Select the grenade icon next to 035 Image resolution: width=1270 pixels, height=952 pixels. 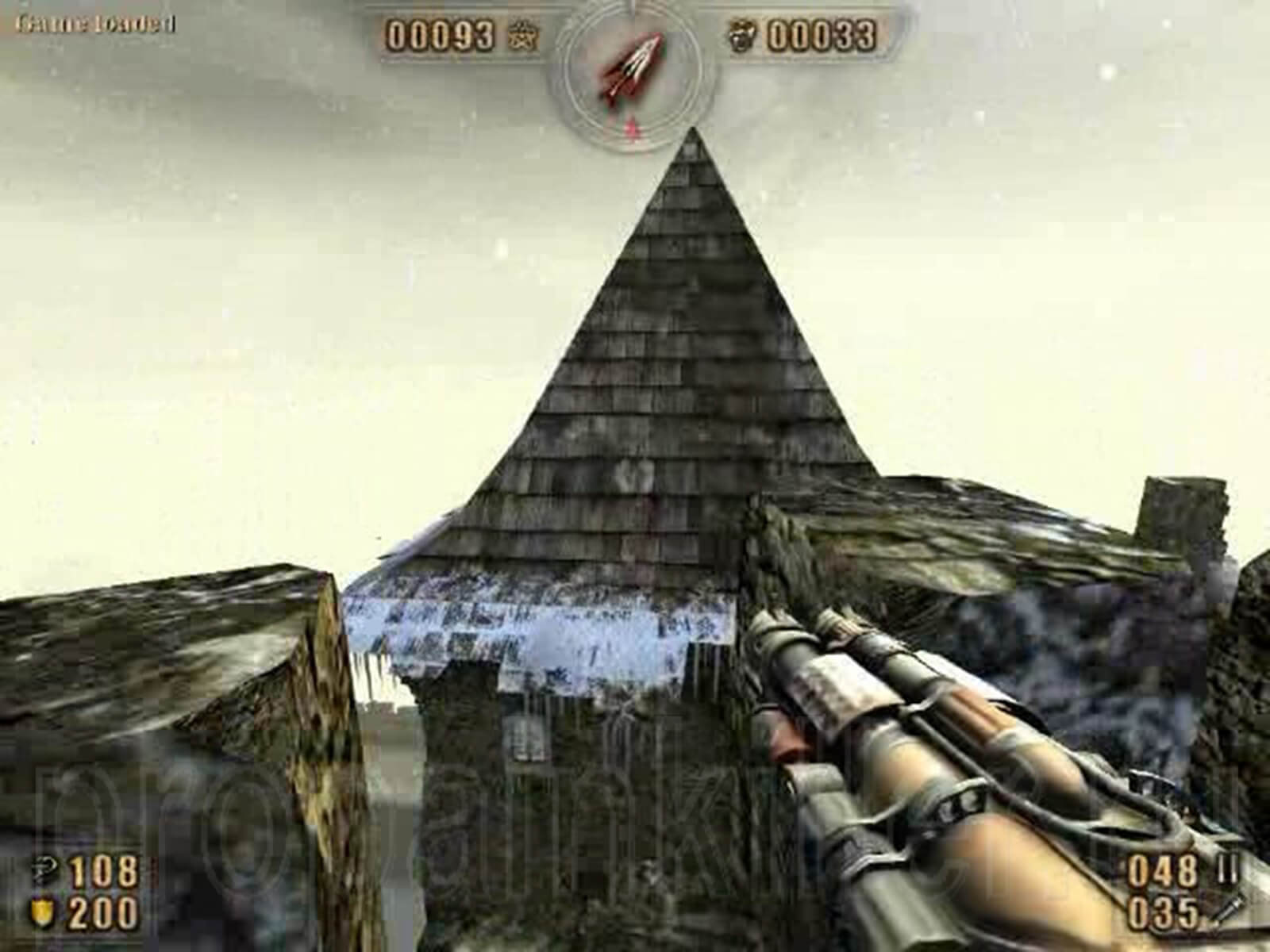(1226, 911)
